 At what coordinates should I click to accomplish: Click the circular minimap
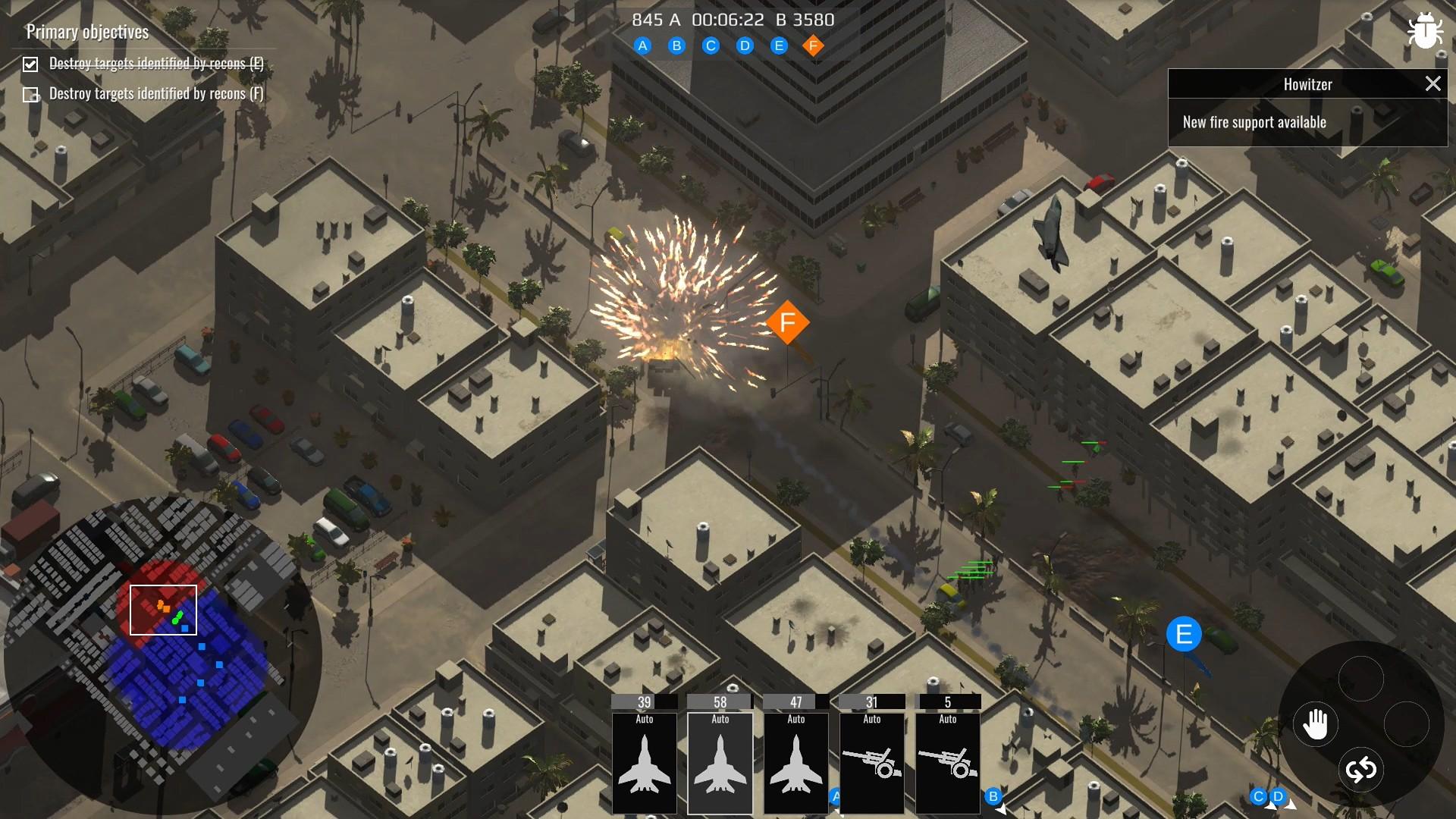[x=162, y=656]
